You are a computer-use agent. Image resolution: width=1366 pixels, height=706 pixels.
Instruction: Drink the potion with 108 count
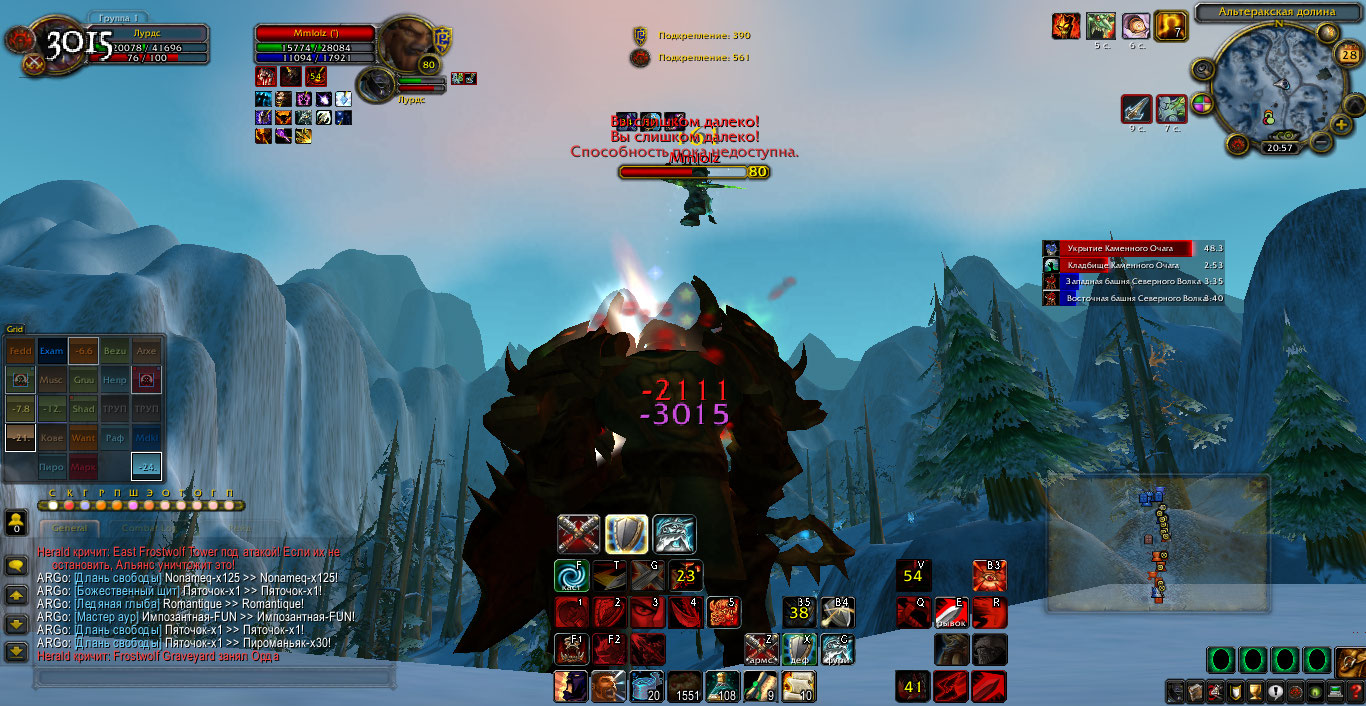pos(721,686)
